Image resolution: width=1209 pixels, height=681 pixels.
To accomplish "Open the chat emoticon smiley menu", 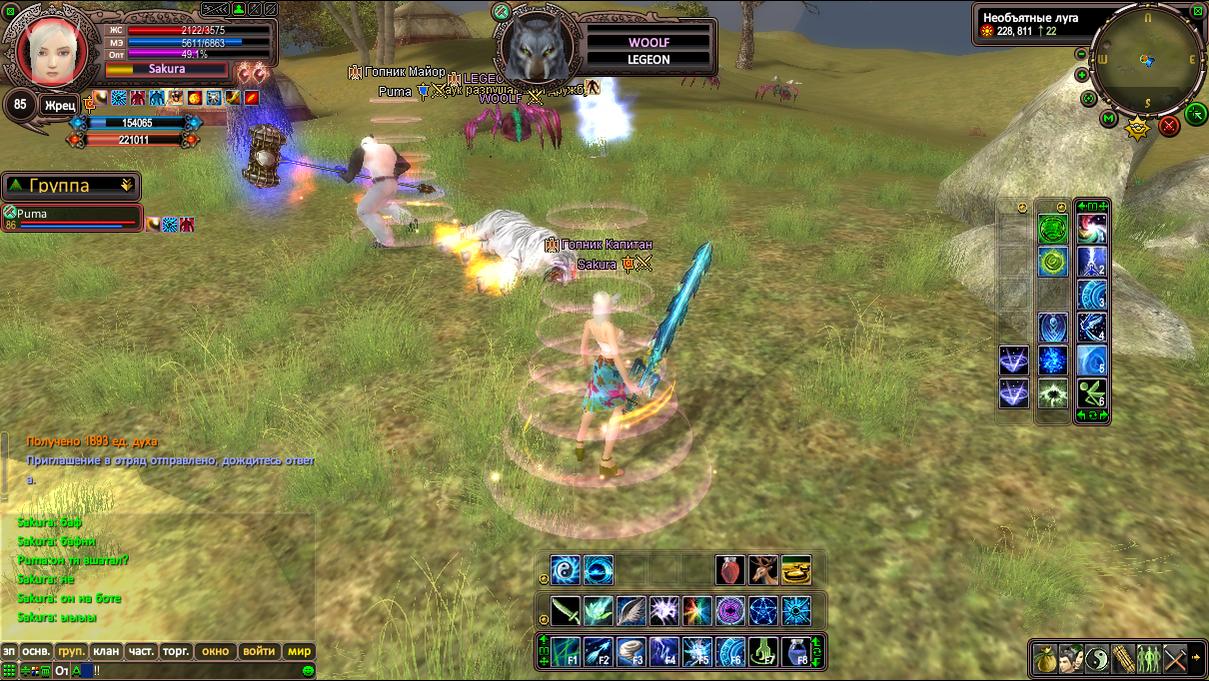I will (x=309, y=670).
